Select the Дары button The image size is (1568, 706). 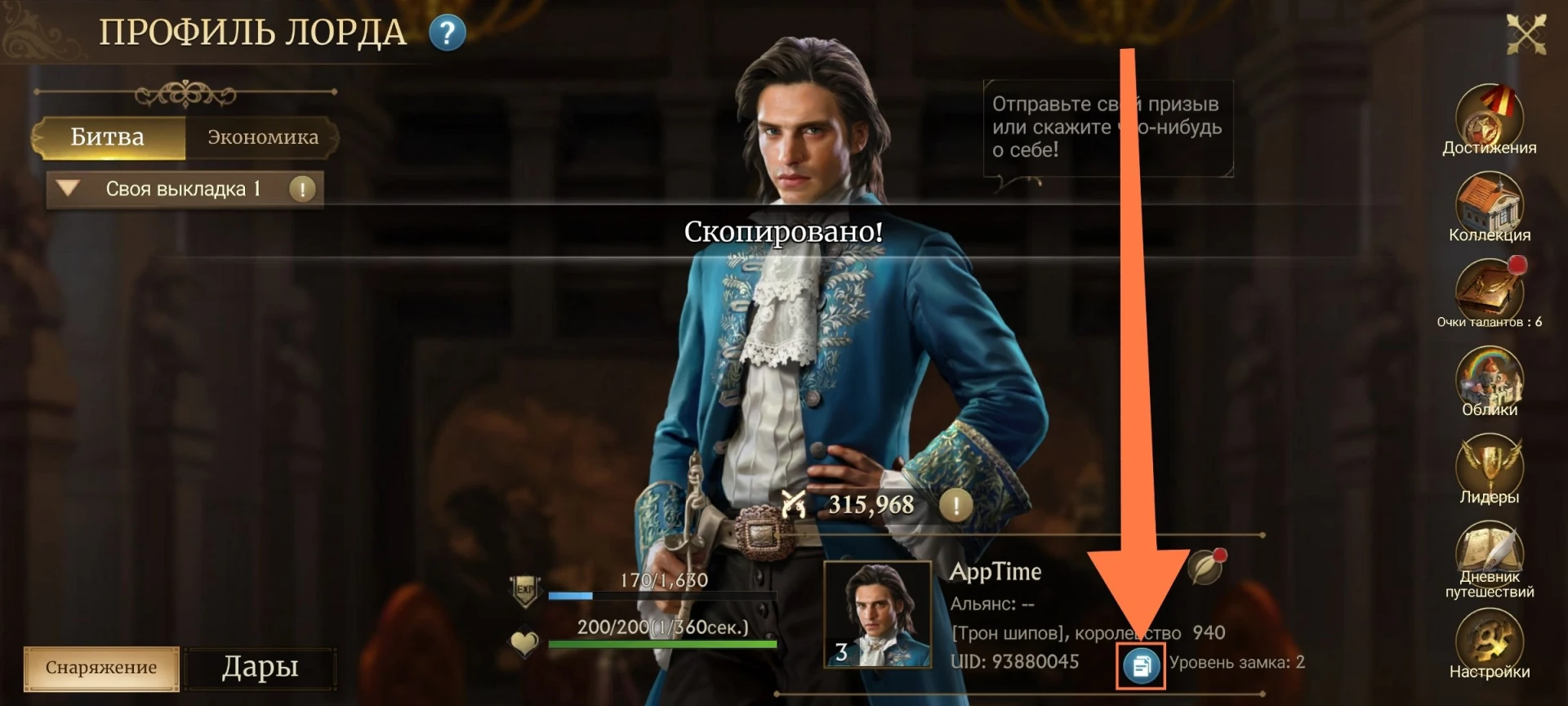(x=260, y=668)
